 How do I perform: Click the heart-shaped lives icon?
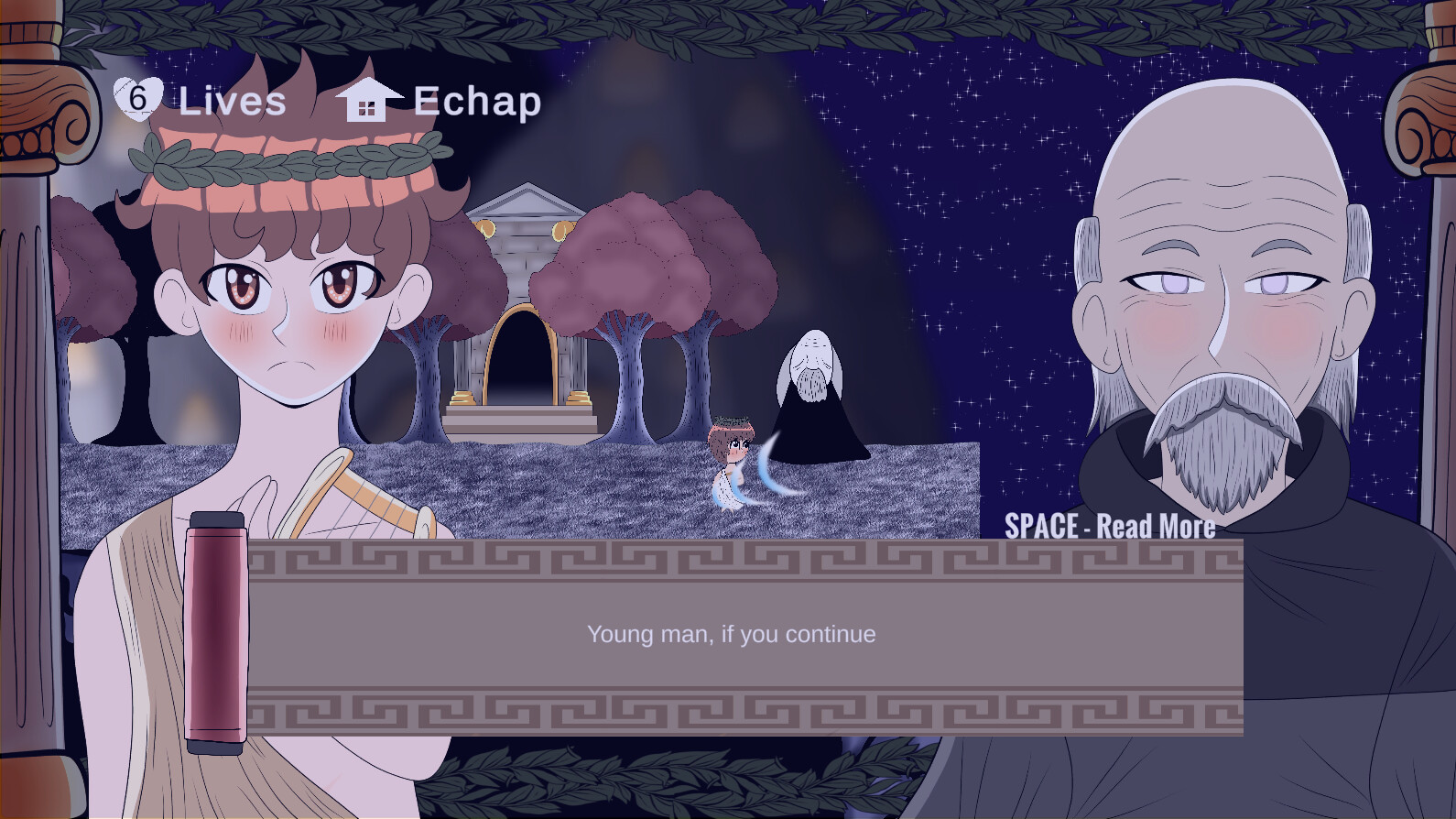pos(138,97)
